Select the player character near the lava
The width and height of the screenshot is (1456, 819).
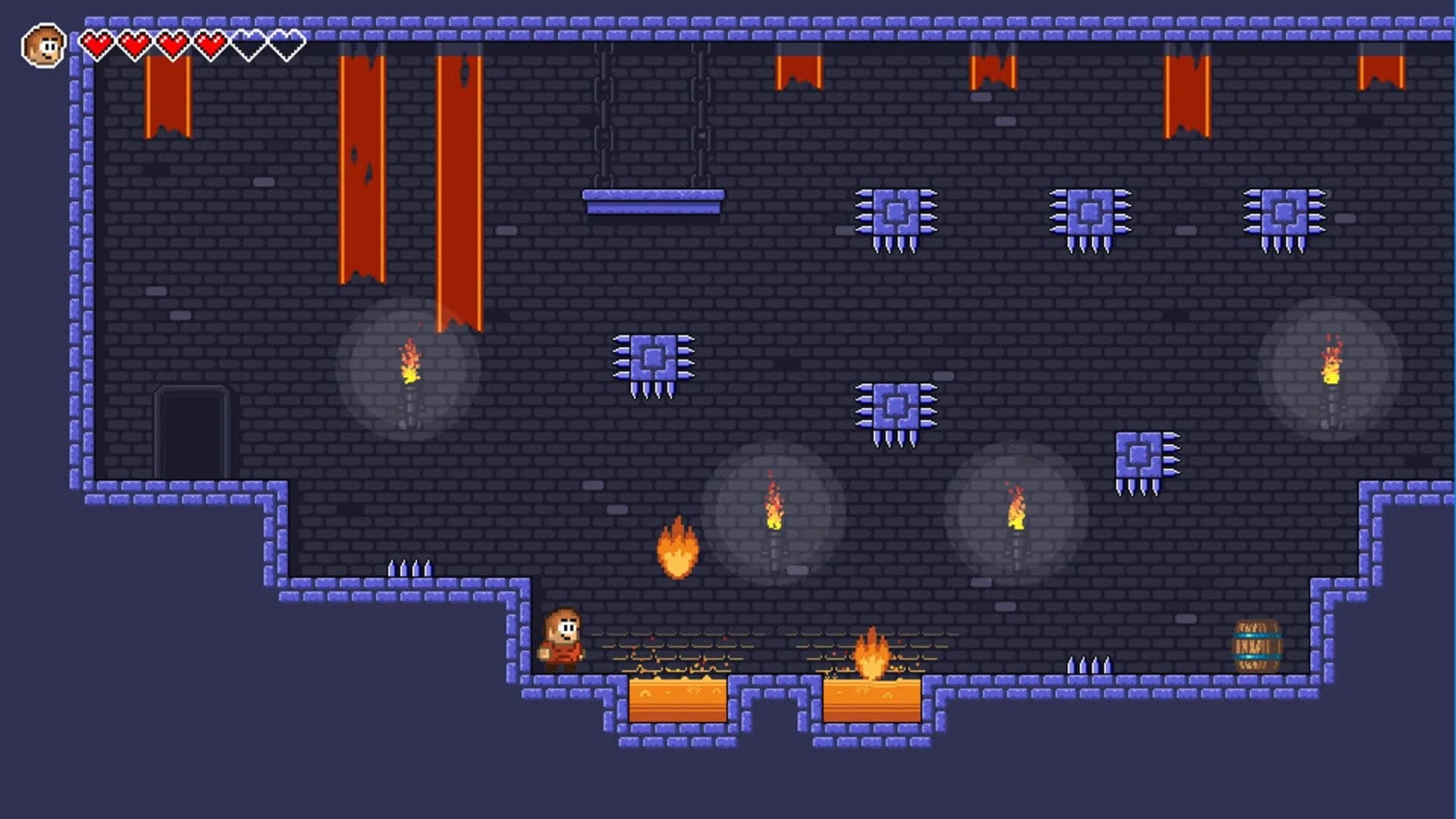coord(562,641)
